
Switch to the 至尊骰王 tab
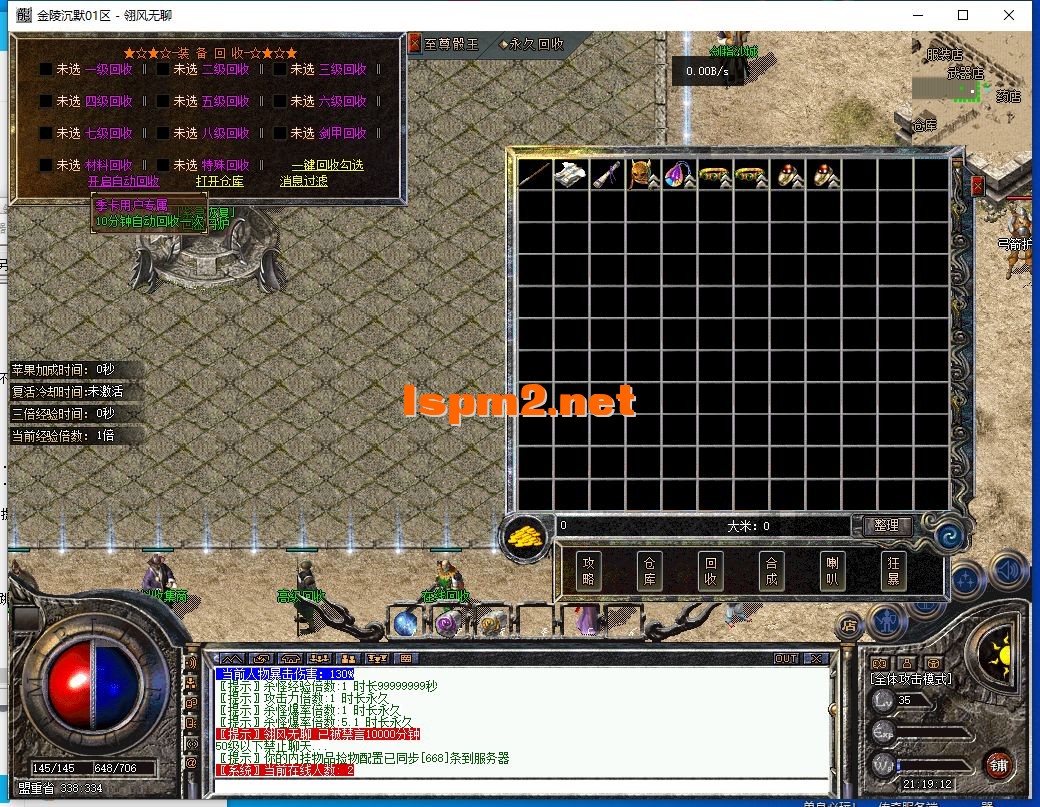[x=450, y=44]
